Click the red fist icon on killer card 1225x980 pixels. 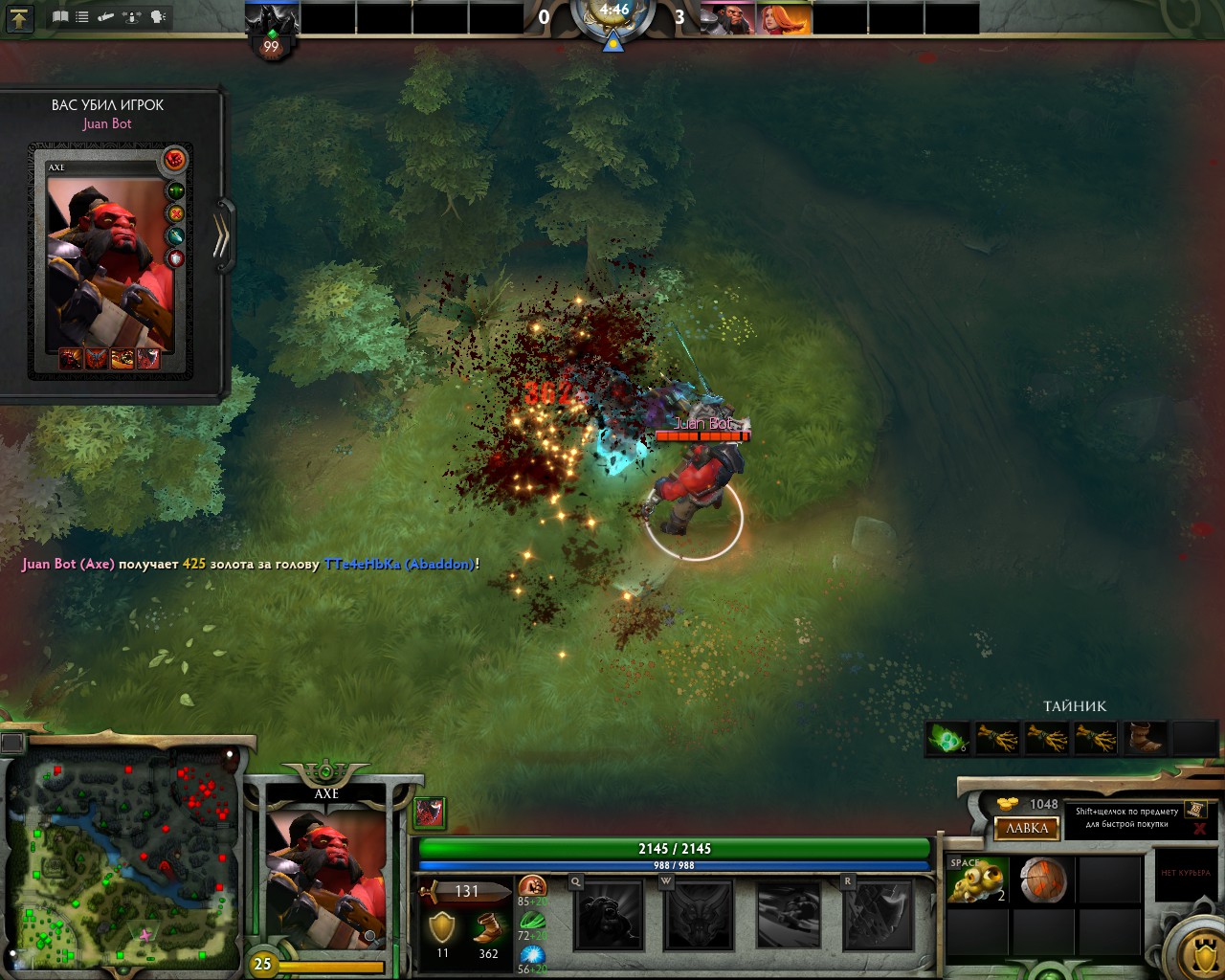tap(174, 159)
